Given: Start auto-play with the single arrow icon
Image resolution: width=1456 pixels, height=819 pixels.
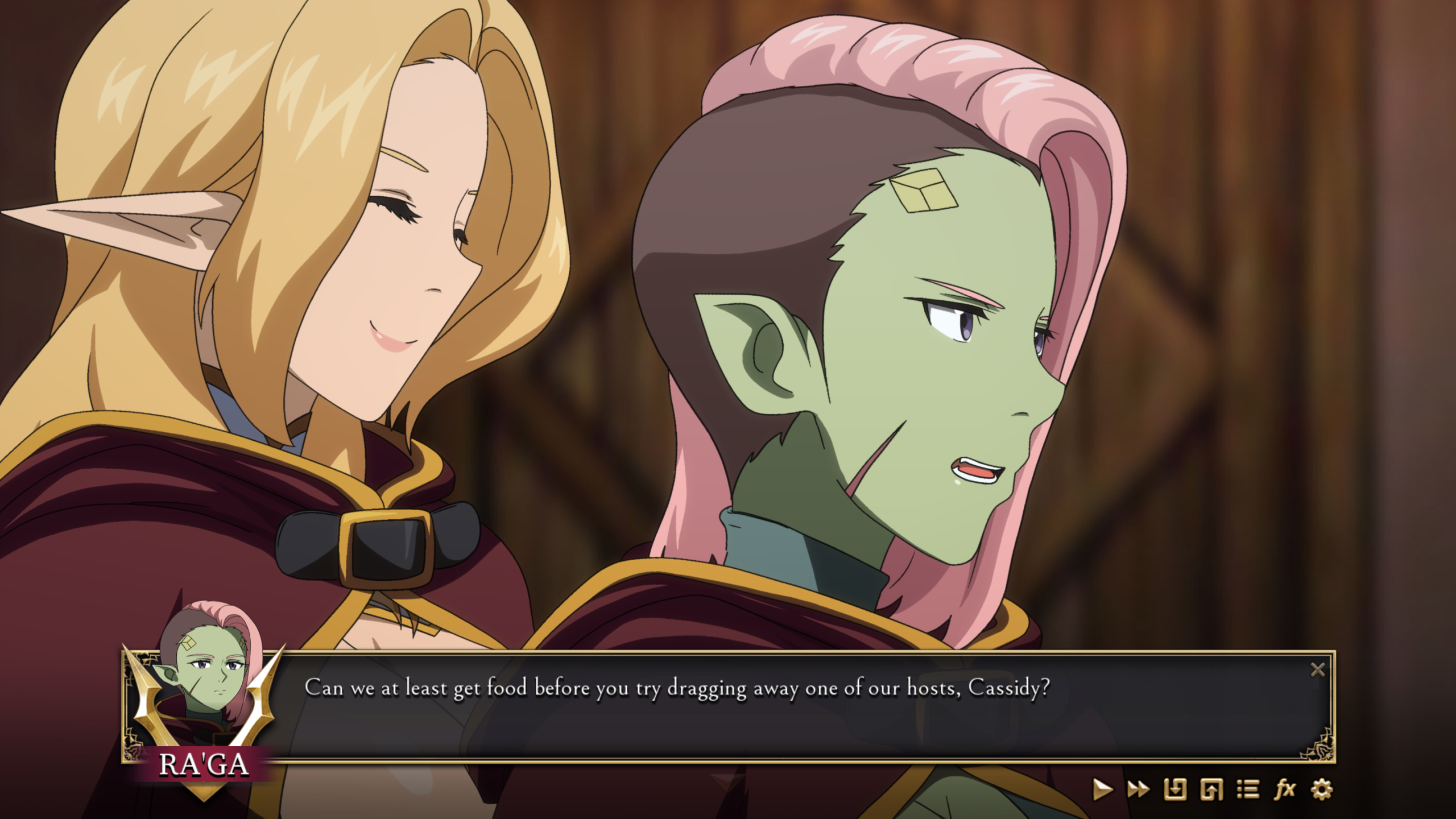Looking at the screenshot, I should [x=1102, y=789].
